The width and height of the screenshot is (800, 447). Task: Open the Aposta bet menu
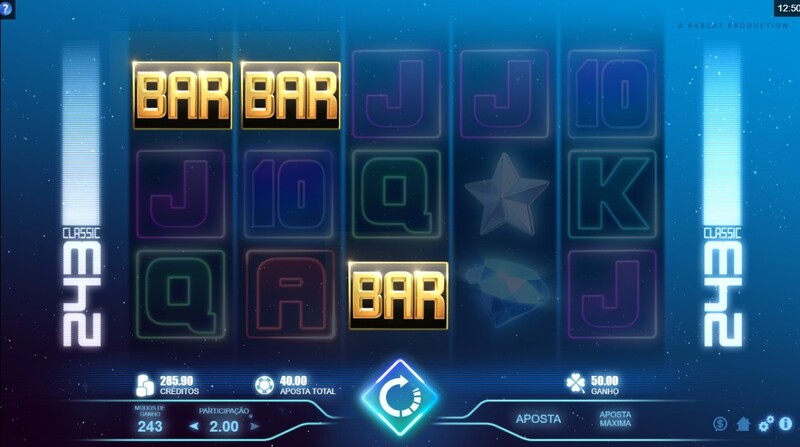click(538, 418)
